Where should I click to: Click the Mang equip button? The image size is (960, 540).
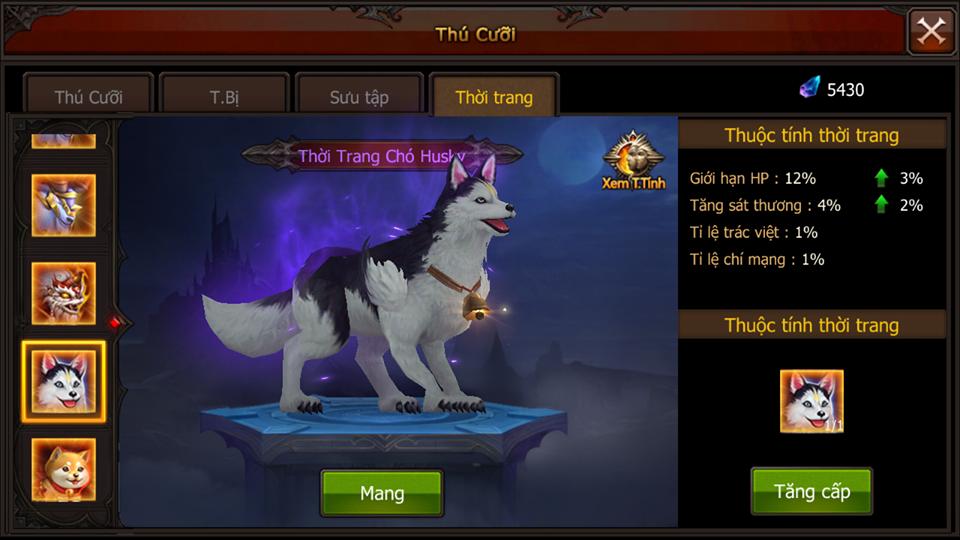pos(381,493)
